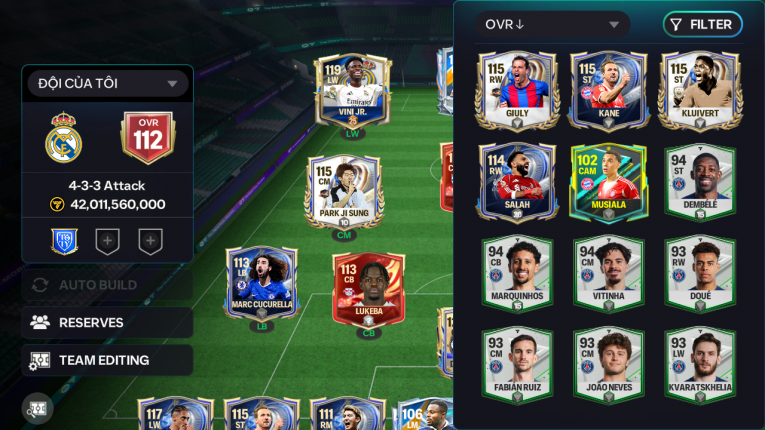Open TEAM EDITING
765x430 pixels.
coord(107,360)
